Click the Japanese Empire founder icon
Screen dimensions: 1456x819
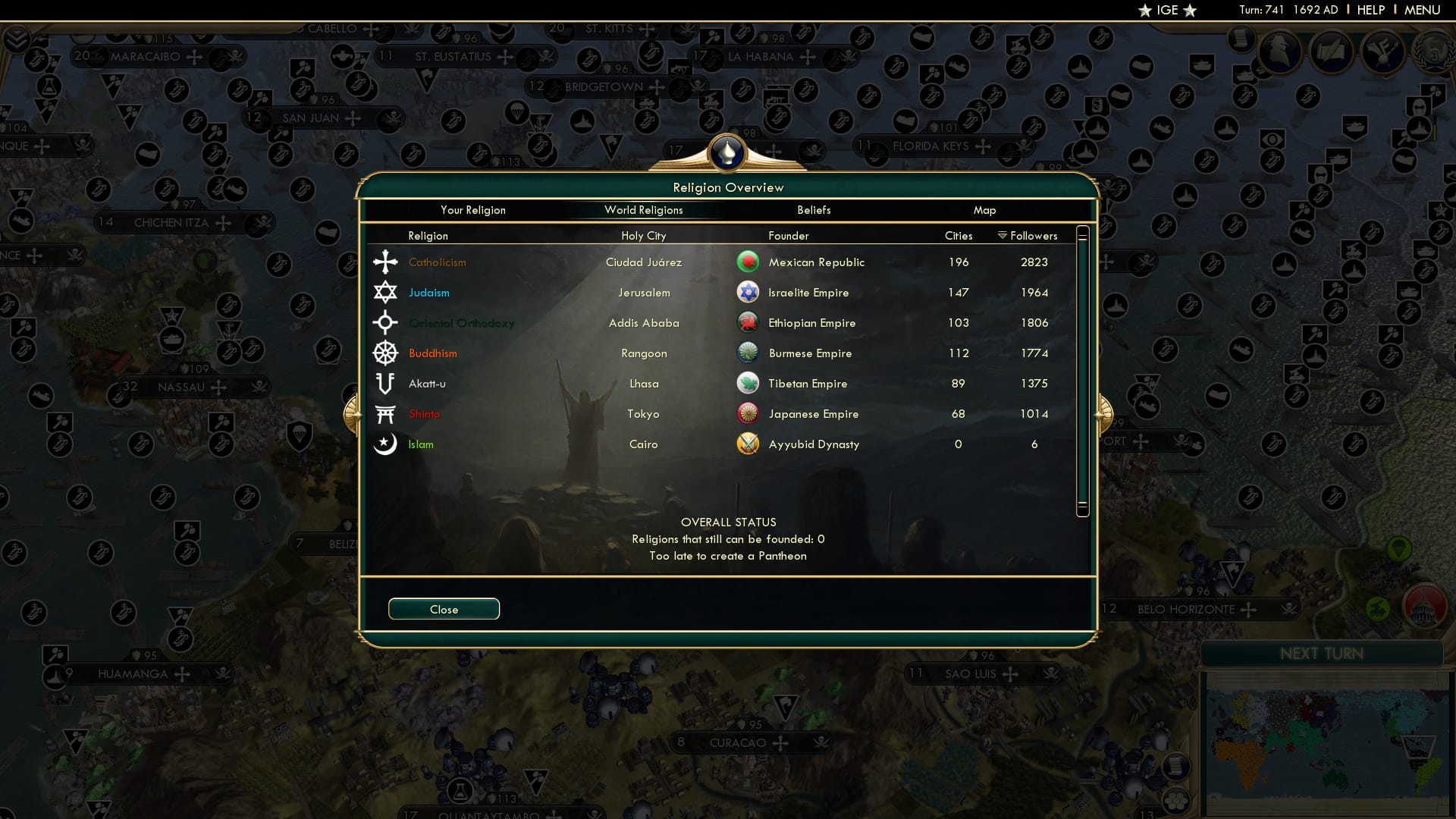tap(748, 413)
